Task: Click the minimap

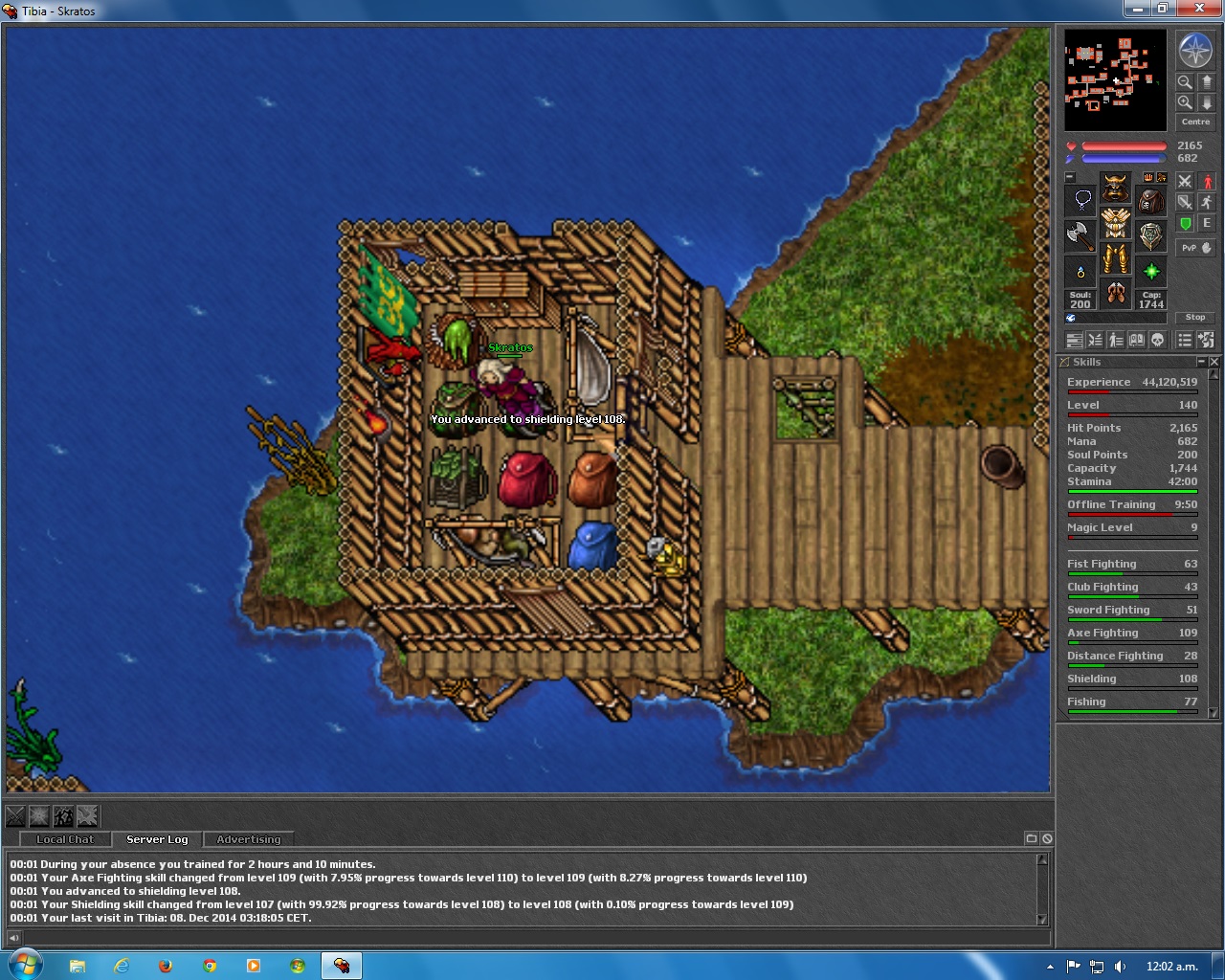Action: click(x=1115, y=79)
